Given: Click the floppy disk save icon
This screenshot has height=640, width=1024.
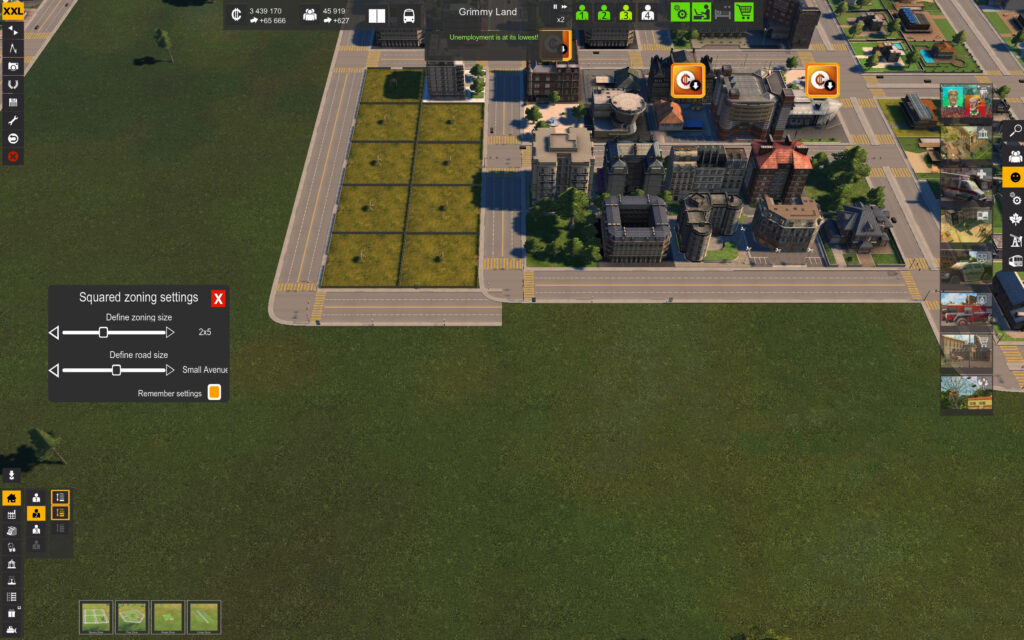Looking at the screenshot, I should click(13, 102).
